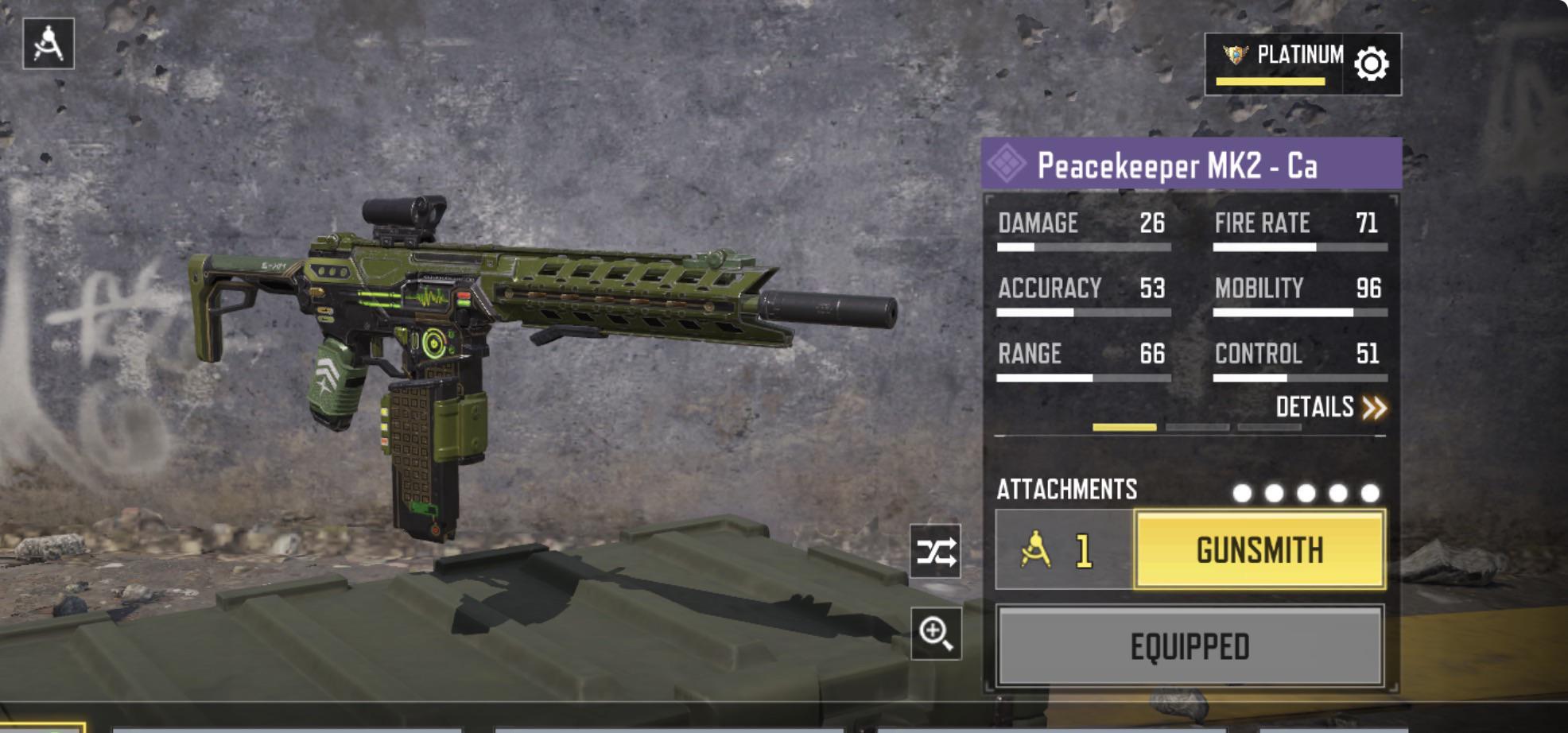Tap the shuffle arrows icon
The image size is (1568, 733).
click(x=936, y=552)
